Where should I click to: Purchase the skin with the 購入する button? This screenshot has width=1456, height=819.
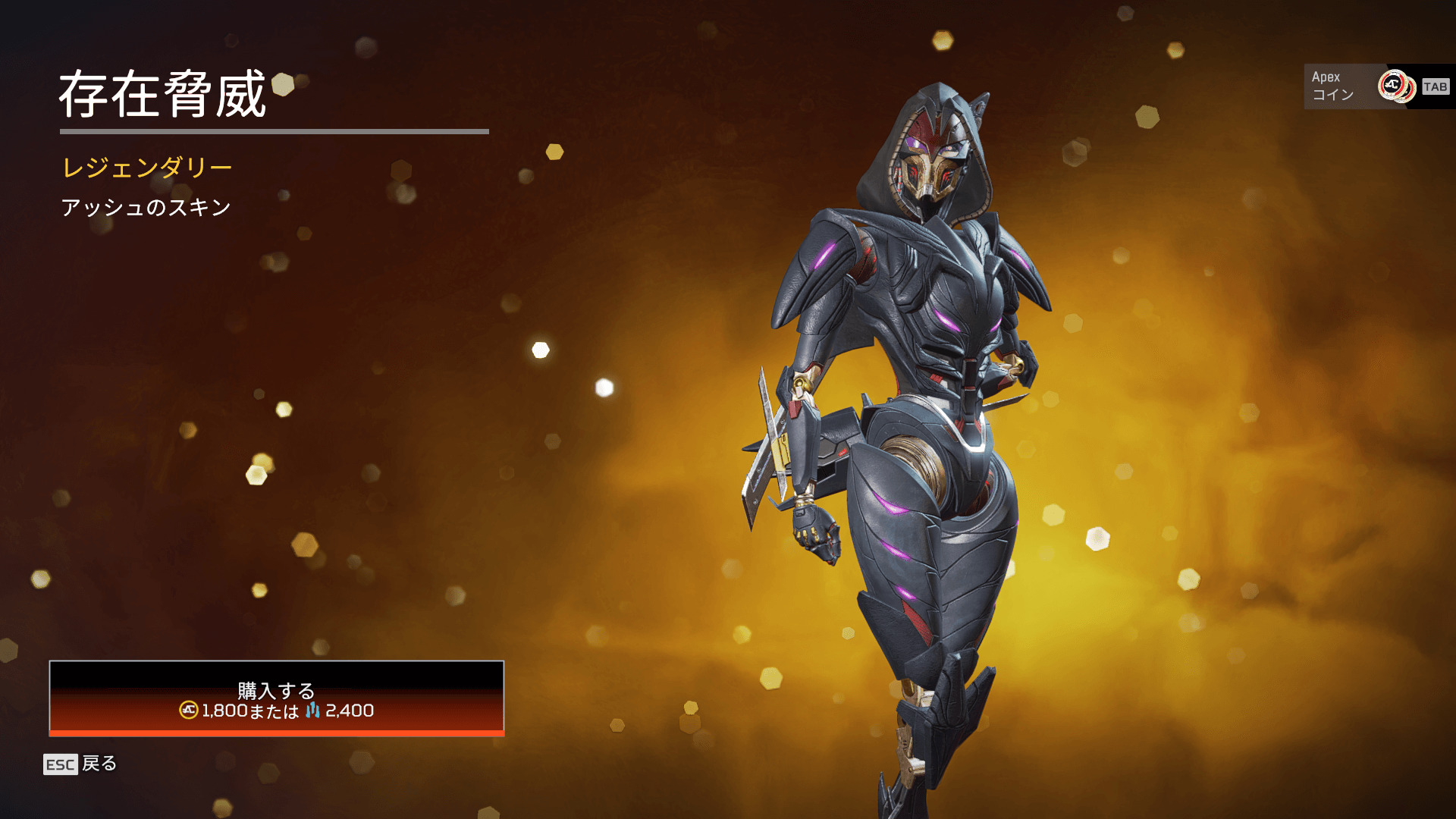tap(276, 698)
